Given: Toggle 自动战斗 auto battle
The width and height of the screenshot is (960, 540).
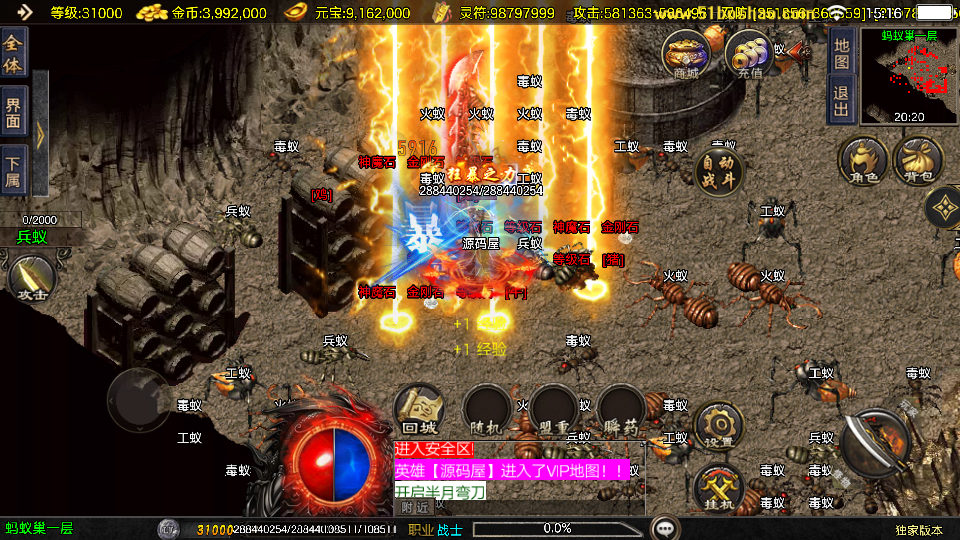Looking at the screenshot, I should pos(720,173).
